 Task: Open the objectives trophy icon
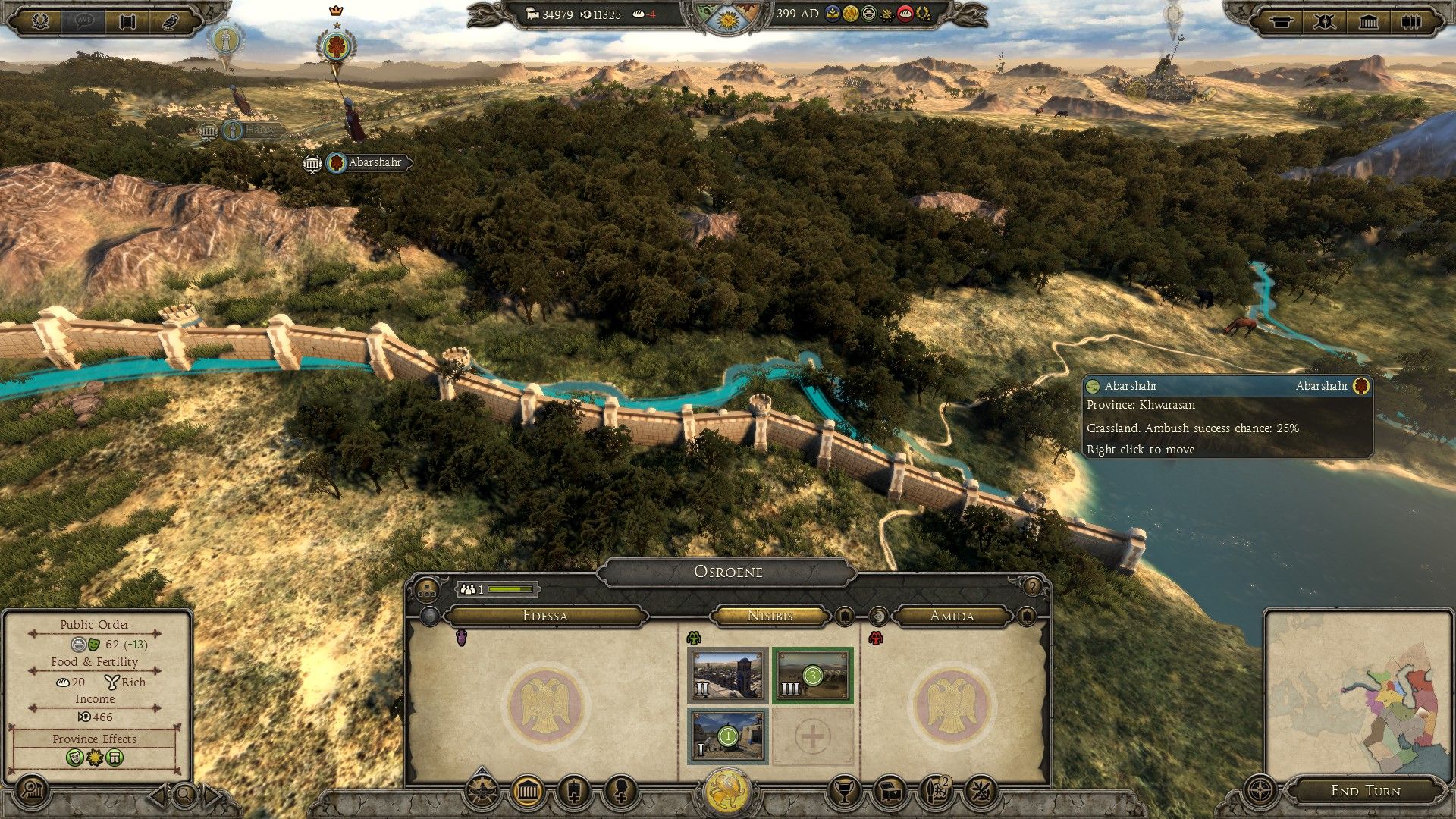pos(844,791)
